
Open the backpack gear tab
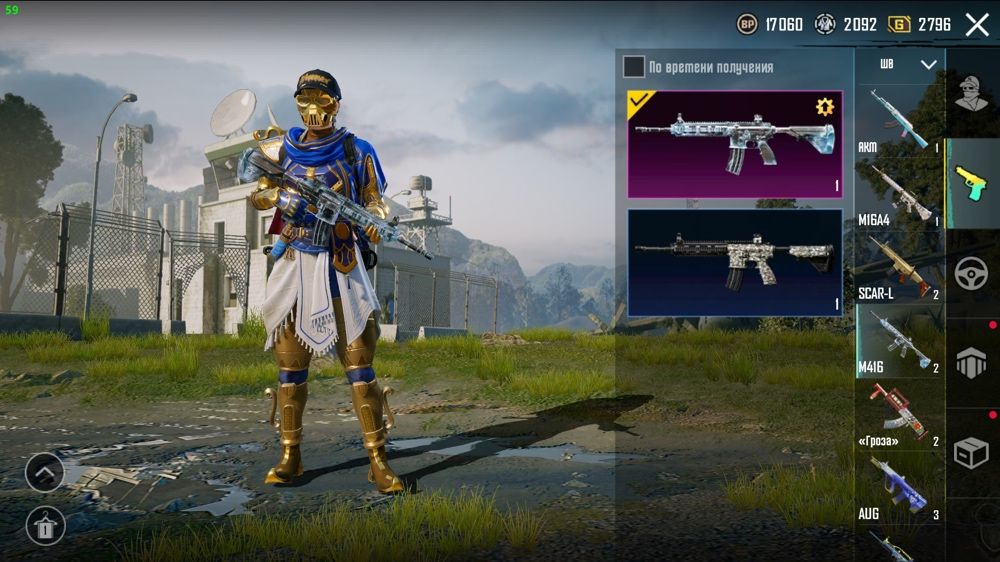pyautogui.click(x=971, y=364)
